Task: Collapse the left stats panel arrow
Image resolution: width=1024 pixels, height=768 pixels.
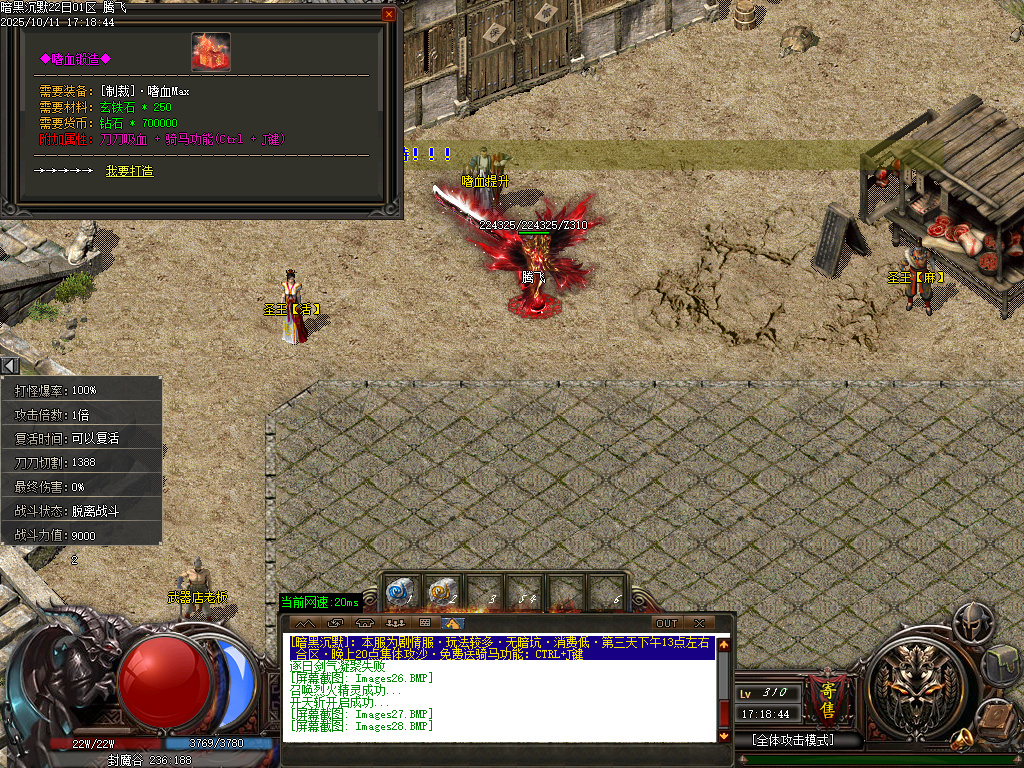Action: (10, 366)
